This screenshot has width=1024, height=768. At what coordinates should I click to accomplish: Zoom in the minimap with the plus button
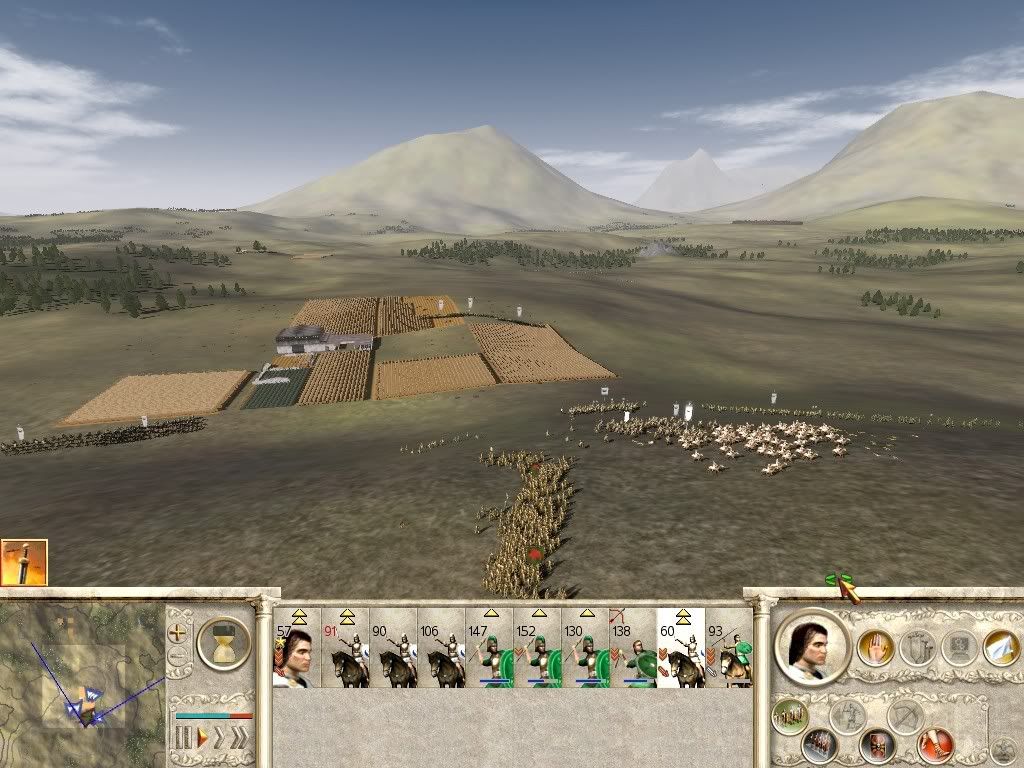[x=177, y=632]
